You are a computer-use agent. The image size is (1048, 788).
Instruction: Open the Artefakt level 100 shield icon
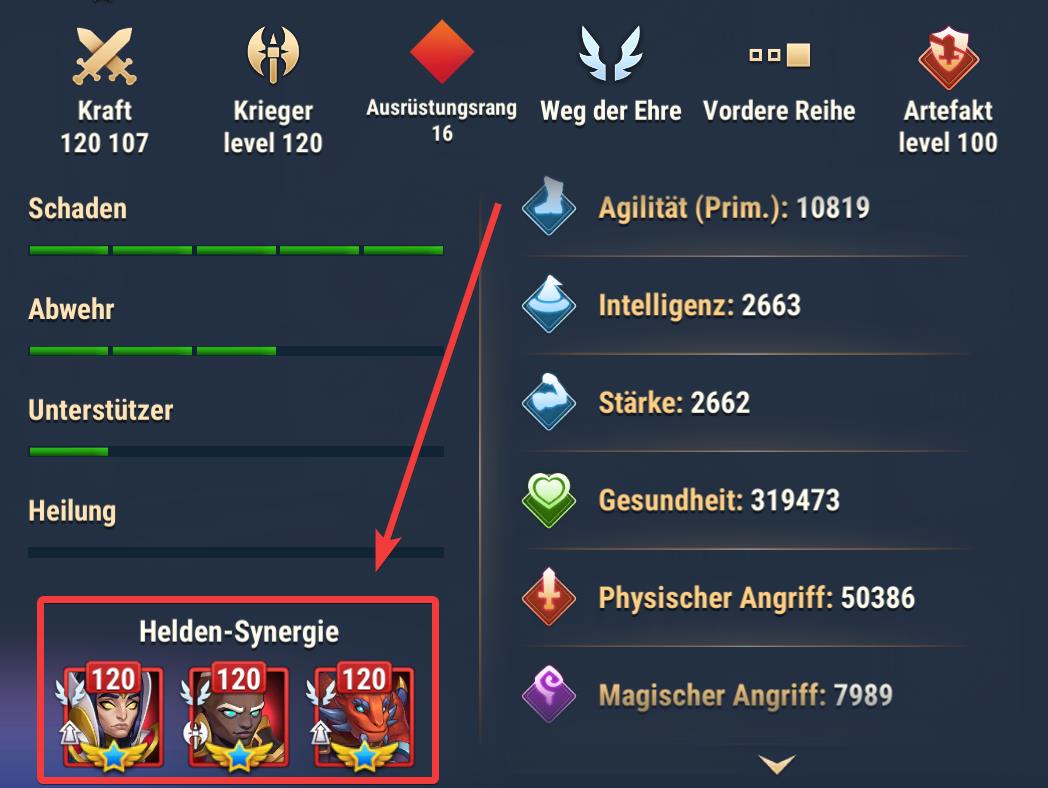947,55
